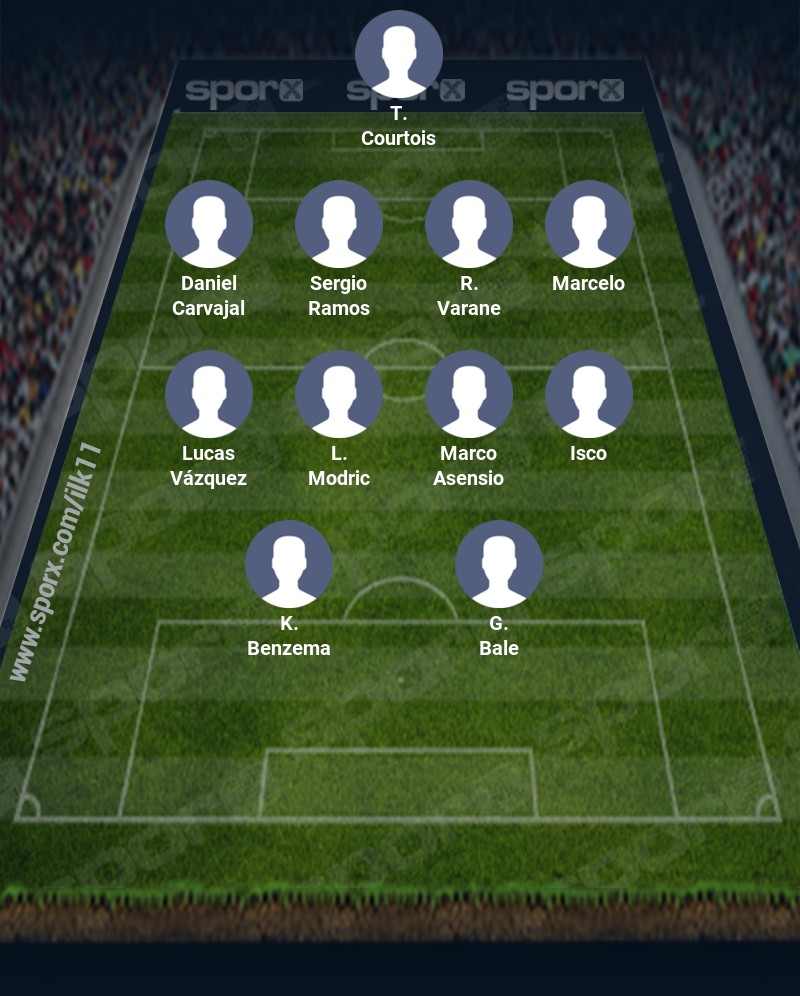The width and height of the screenshot is (800, 996).
Task: Choose striker K. Benzema
Action: pos(289,564)
